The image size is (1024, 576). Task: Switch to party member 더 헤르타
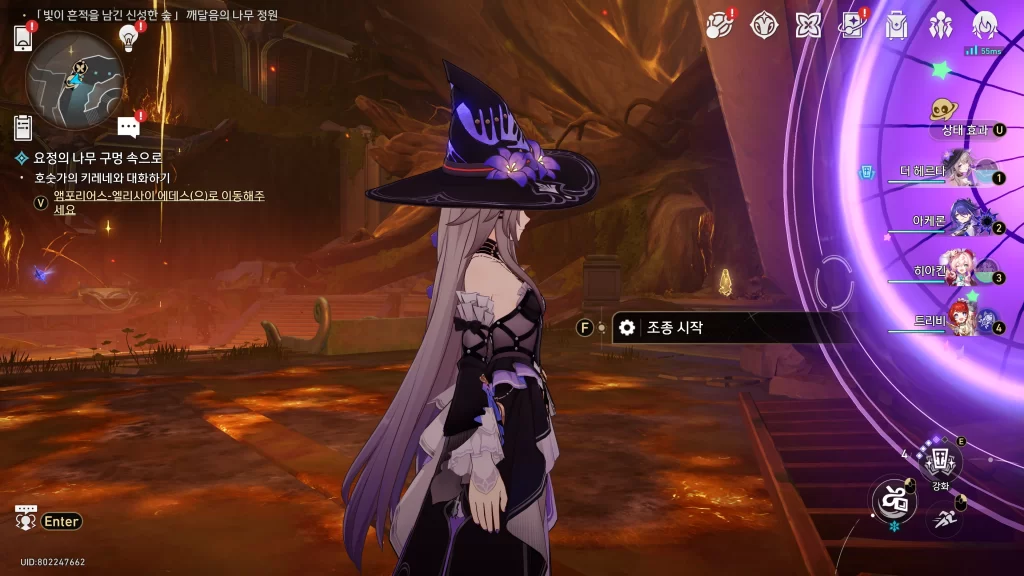[962, 172]
